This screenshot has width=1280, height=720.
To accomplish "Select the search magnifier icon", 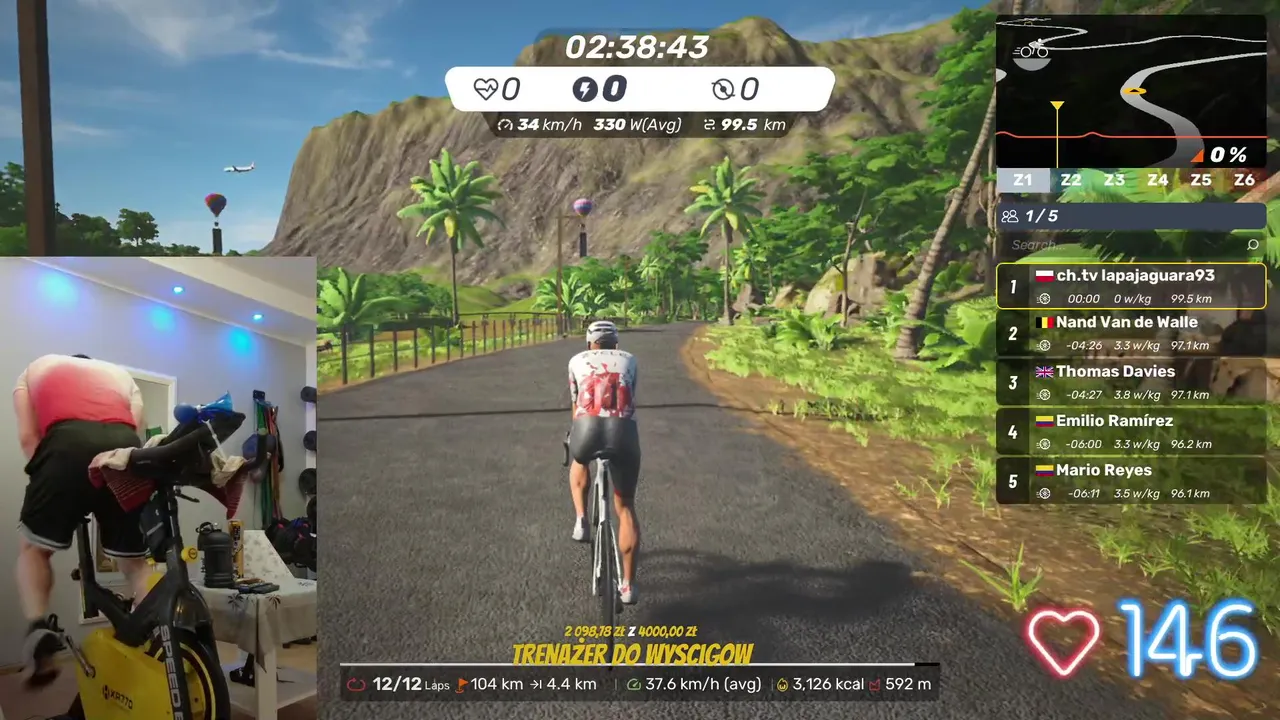I will tap(1253, 244).
